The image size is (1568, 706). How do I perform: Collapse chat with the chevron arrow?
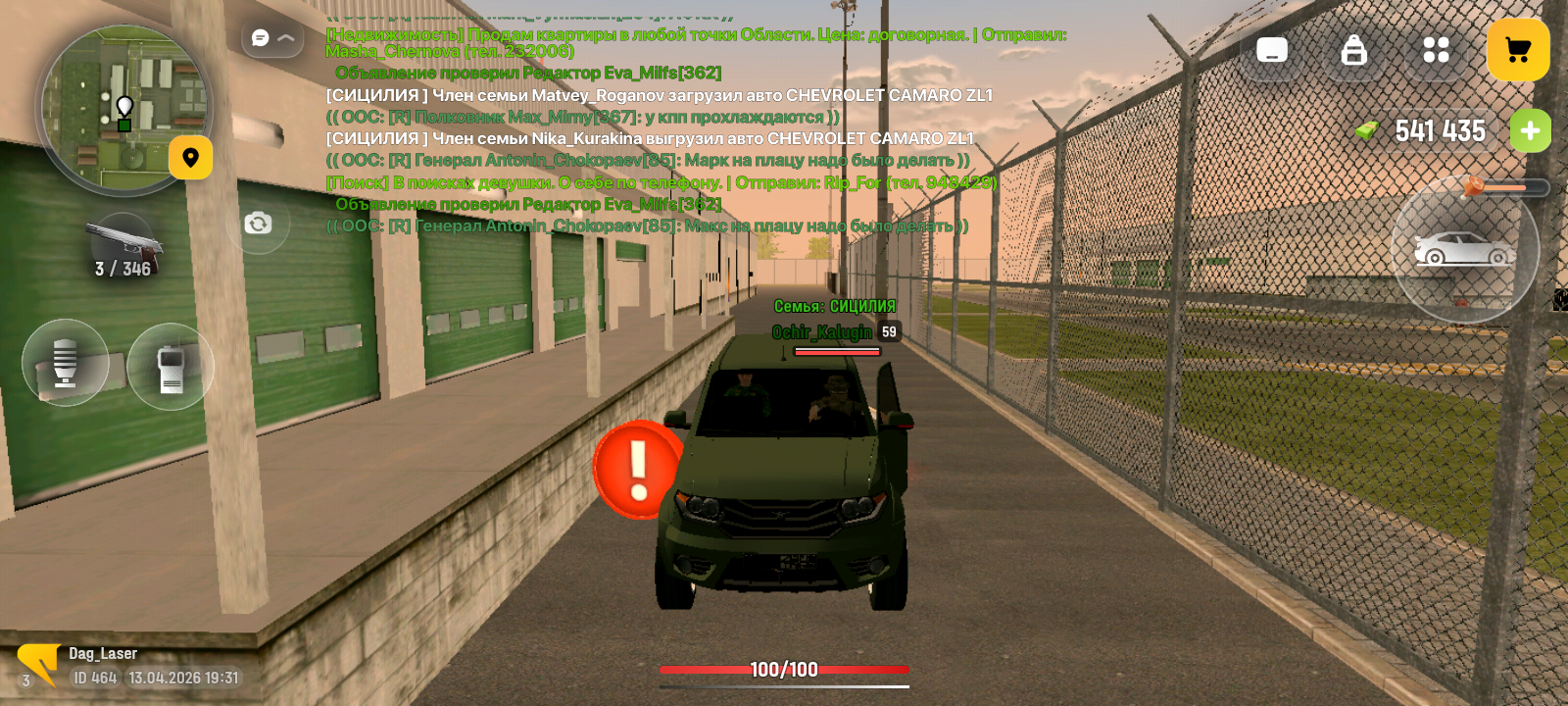(285, 39)
